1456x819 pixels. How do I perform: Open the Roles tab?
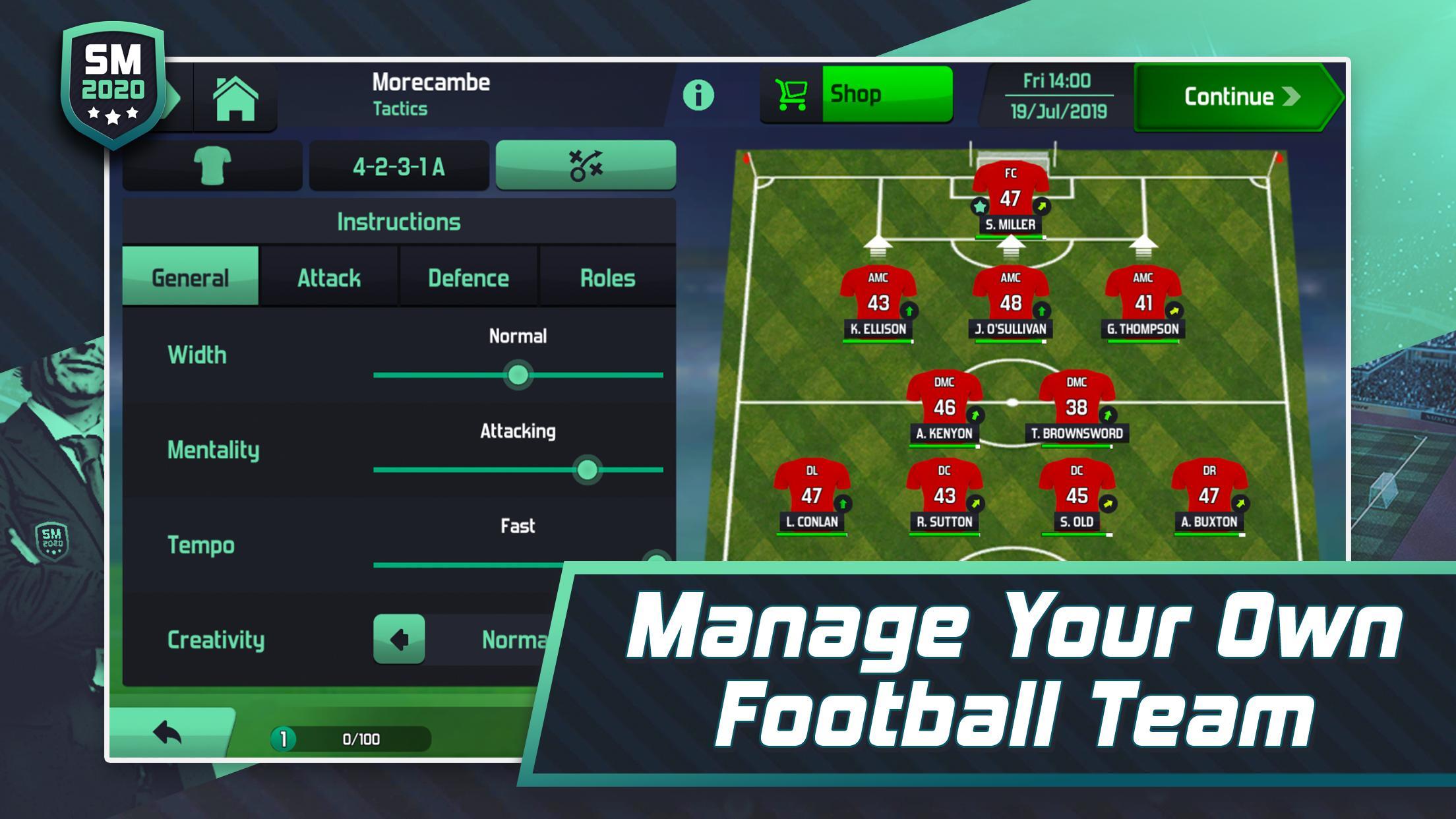[x=608, y=278]
